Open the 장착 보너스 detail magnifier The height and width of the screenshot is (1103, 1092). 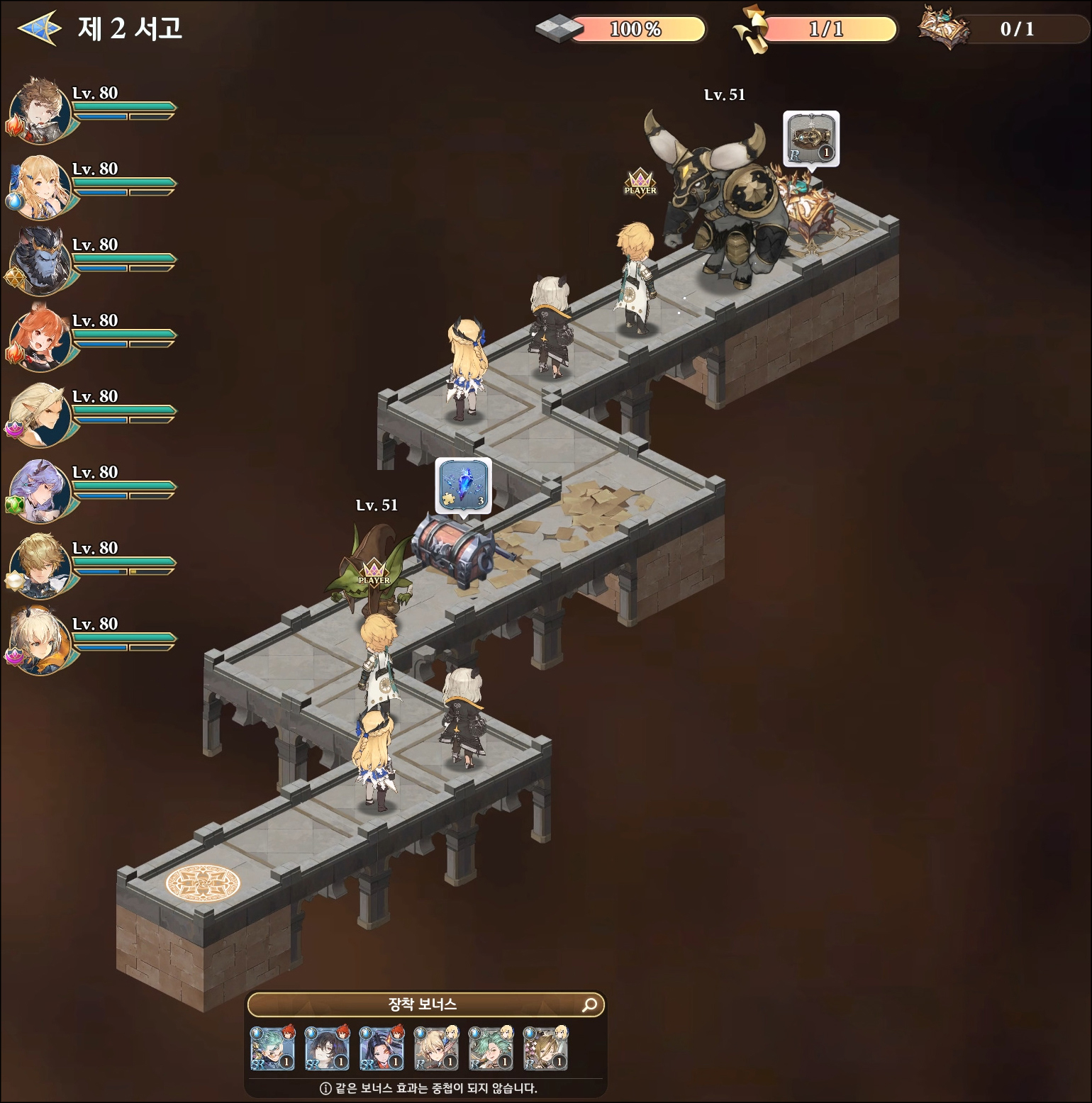589,1004
